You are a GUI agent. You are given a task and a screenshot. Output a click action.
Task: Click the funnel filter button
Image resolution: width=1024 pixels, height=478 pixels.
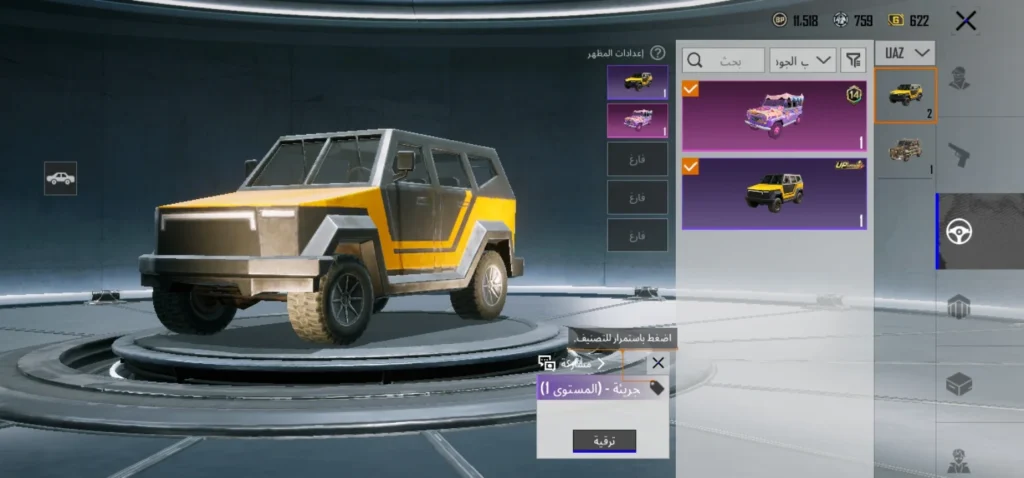point(853,60)
